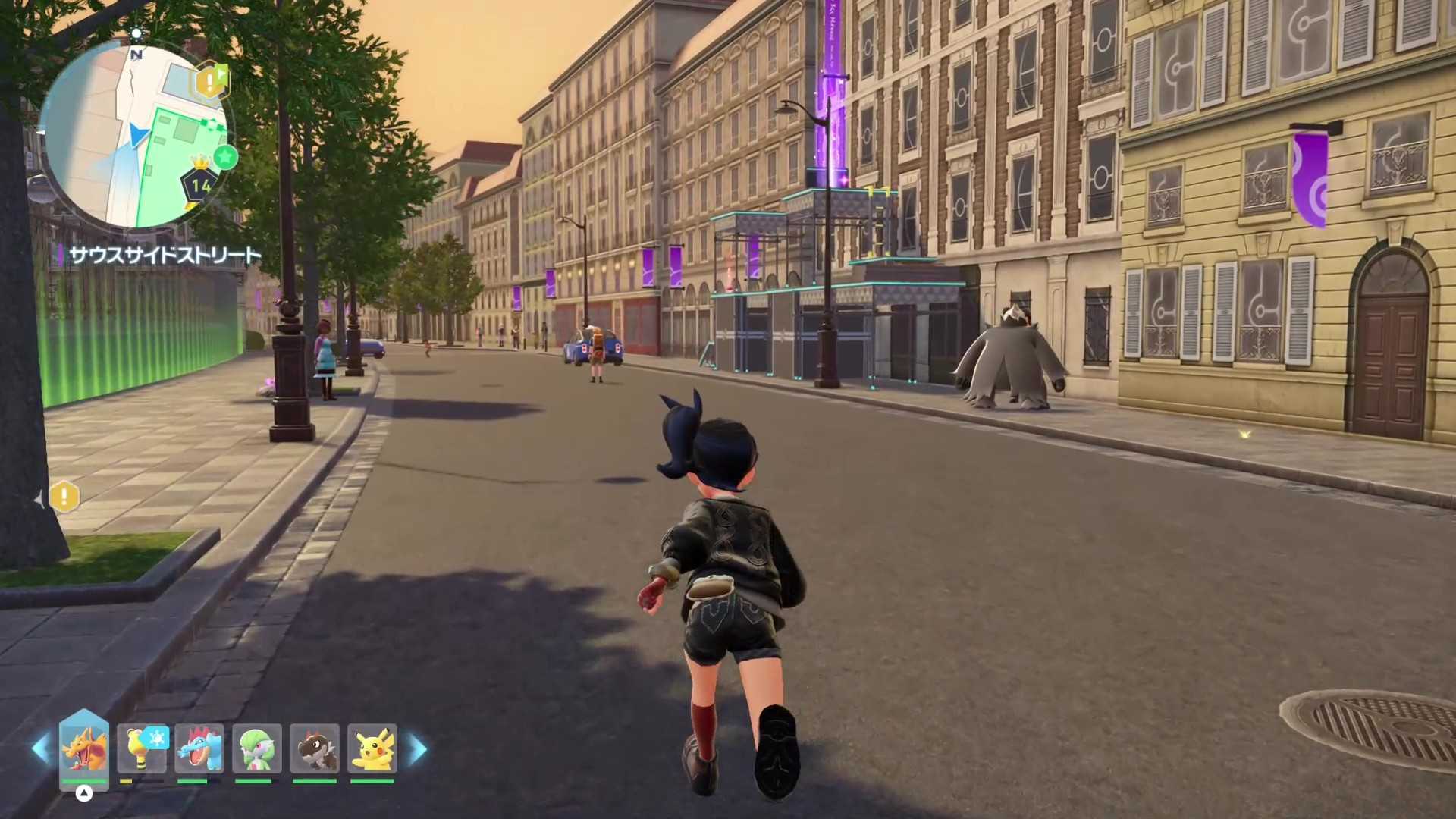
Task: Select the orange exclamation marker on minimap
Action: 209,81
